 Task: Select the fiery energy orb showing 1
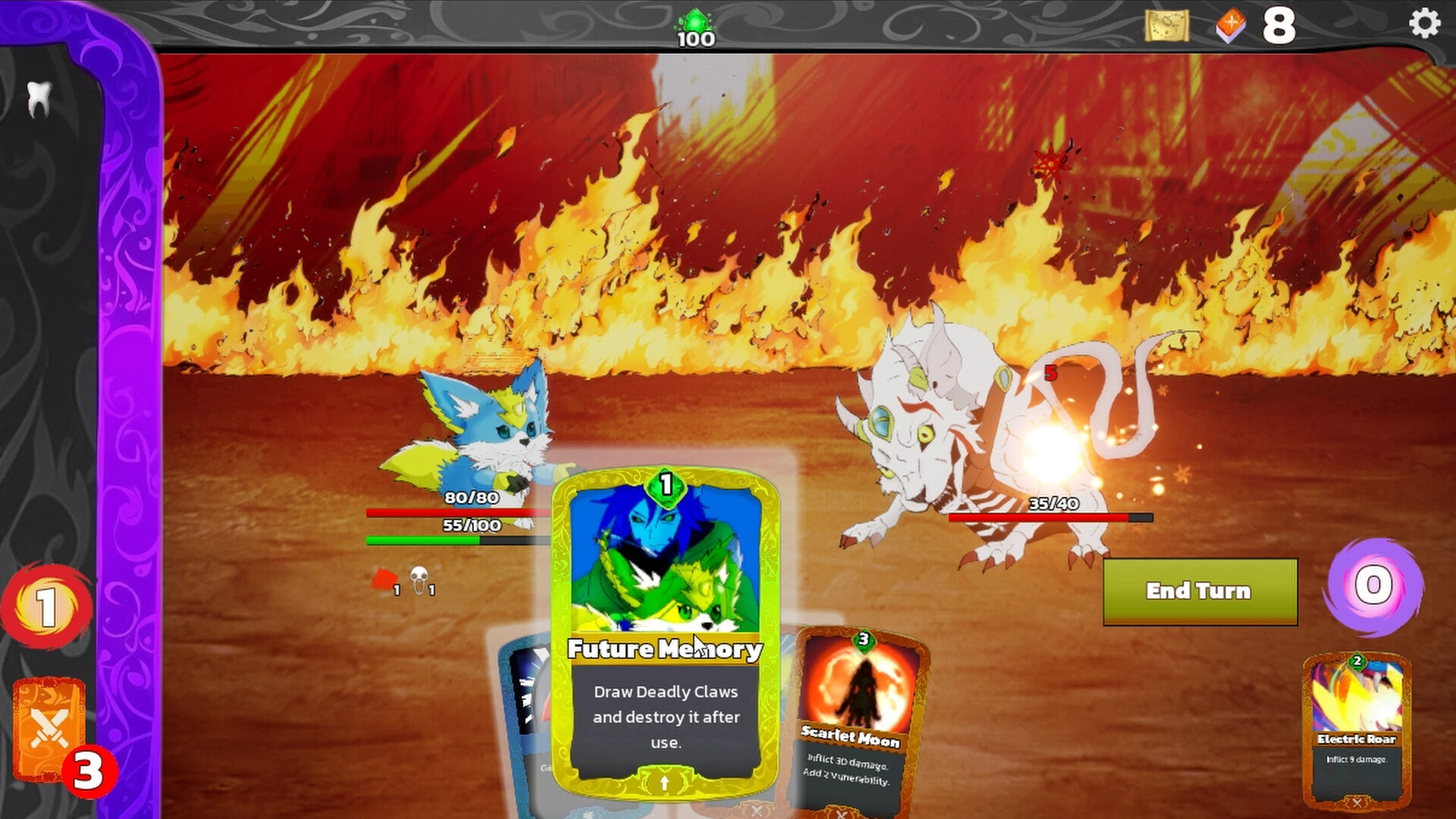[x=47, y=607]
